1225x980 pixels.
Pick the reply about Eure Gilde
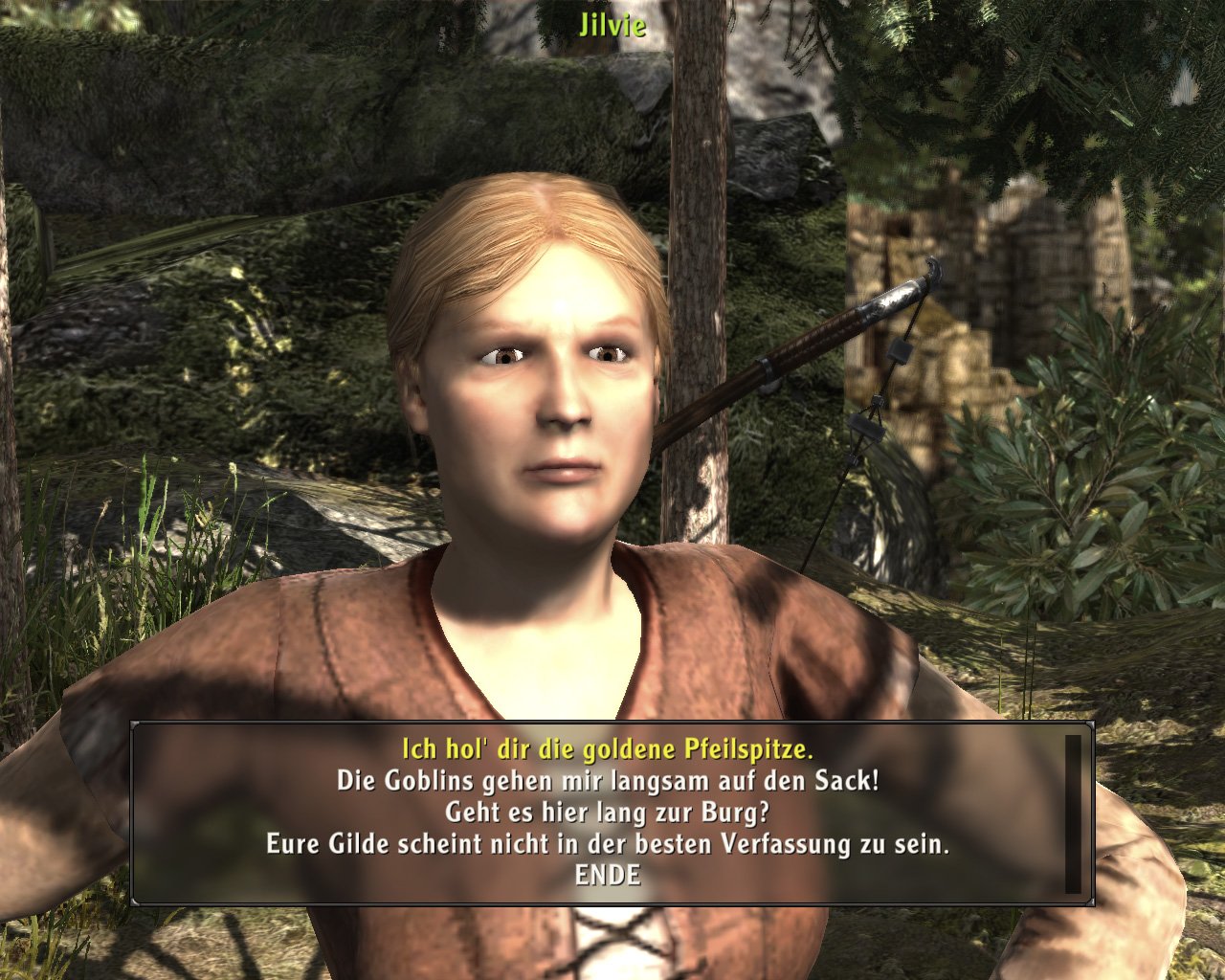click(x=608, y=845)
